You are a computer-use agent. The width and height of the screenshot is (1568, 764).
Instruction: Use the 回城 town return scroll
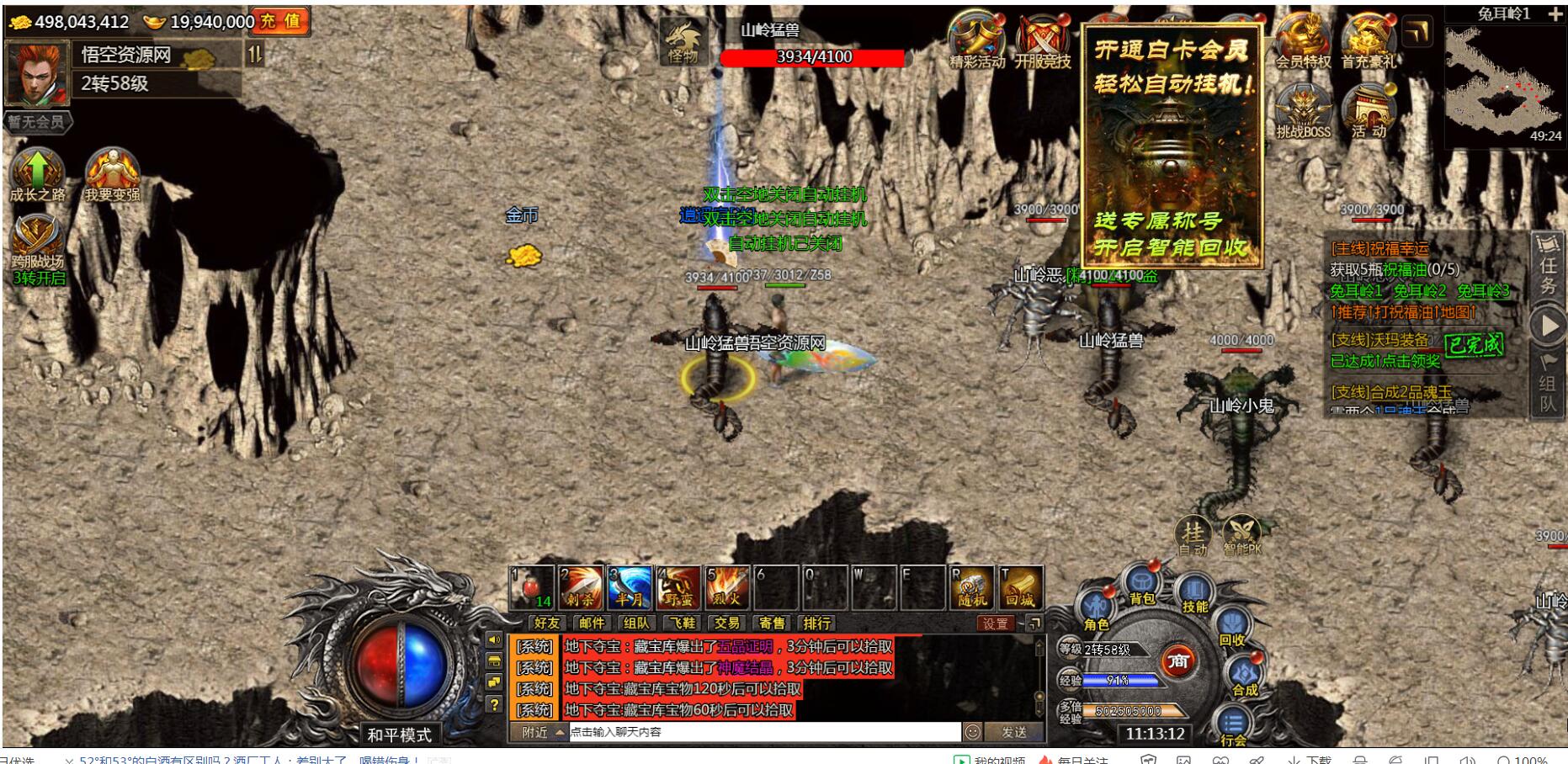tap(1020, 587)
